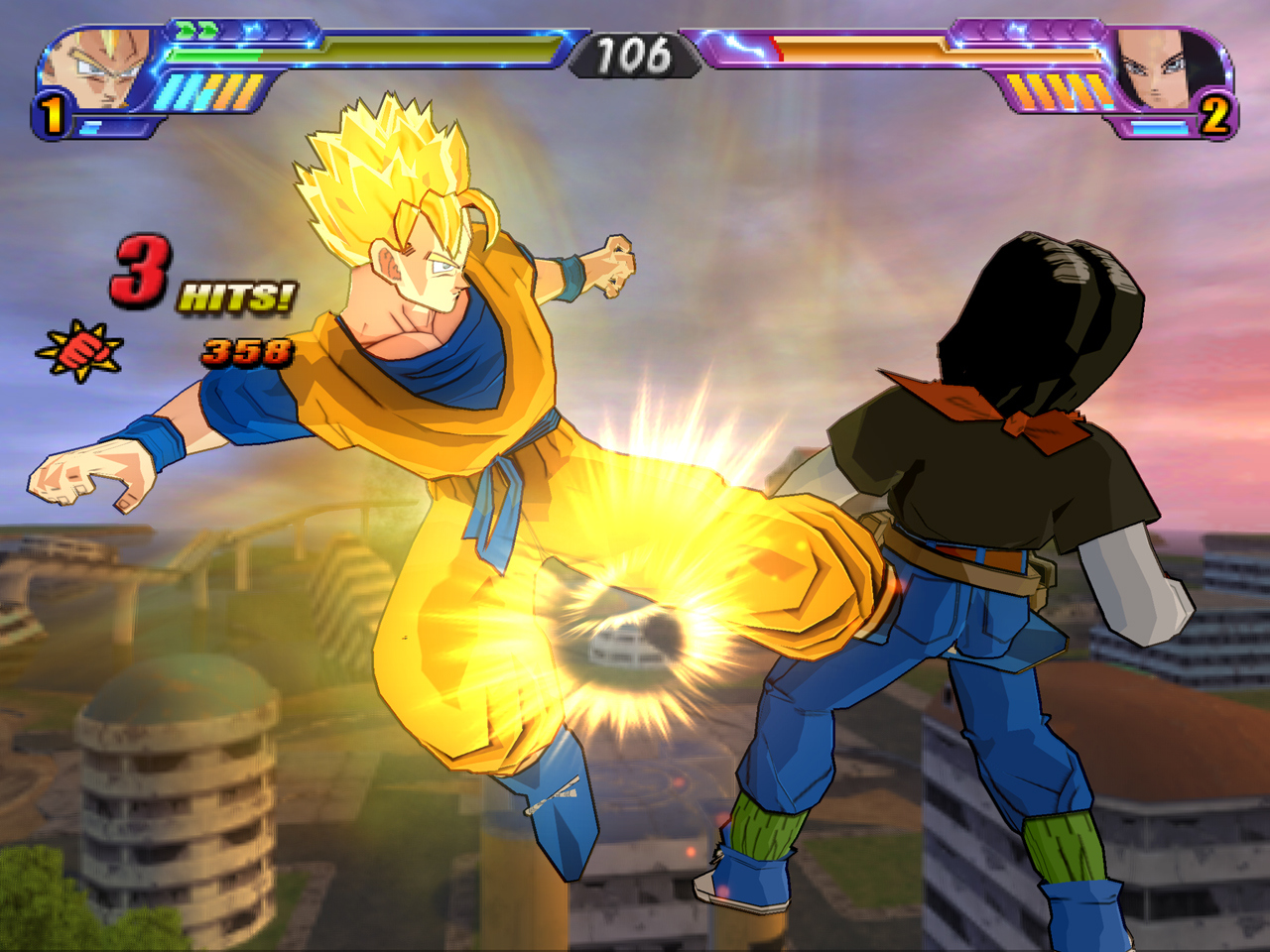Select Android 17's character portrait
Viewport: 1270px width, 952px height.
[1159, 66]
